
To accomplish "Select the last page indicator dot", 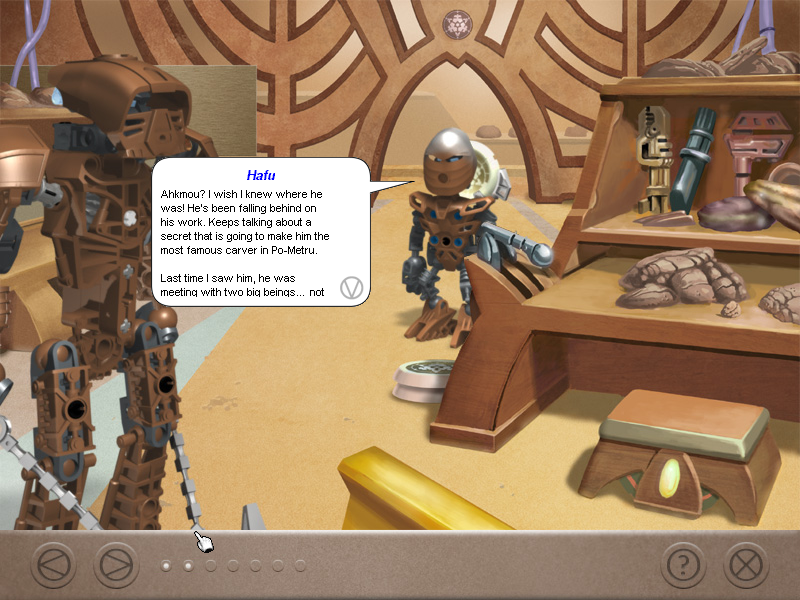I will pos(299,566).
